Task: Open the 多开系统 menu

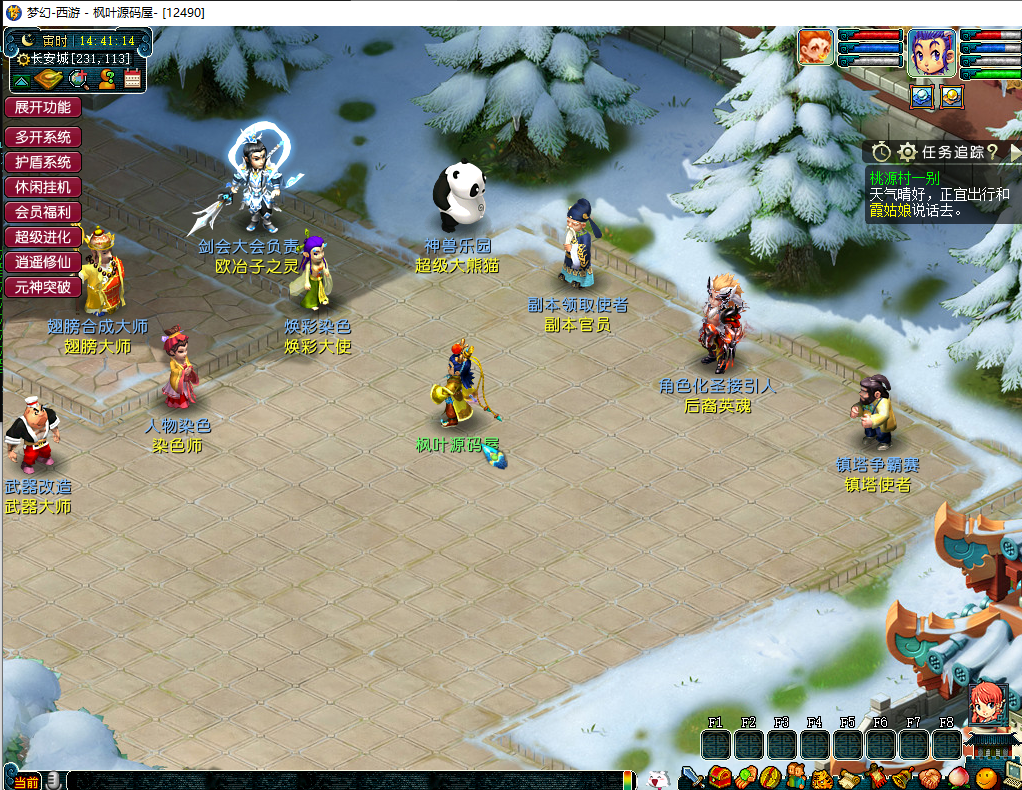Action: 42,137
